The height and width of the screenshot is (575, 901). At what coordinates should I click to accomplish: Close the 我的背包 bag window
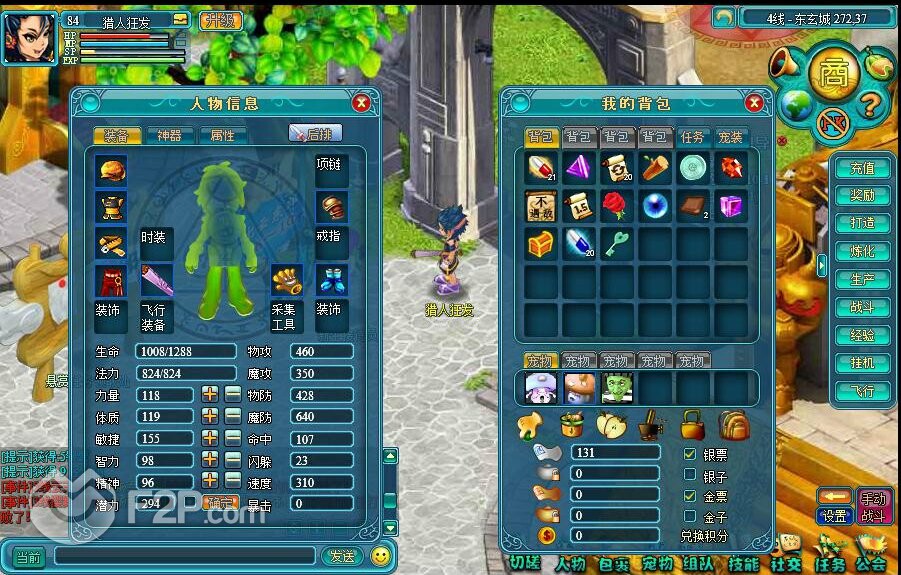pyautogui.click(x=754, y=102)
